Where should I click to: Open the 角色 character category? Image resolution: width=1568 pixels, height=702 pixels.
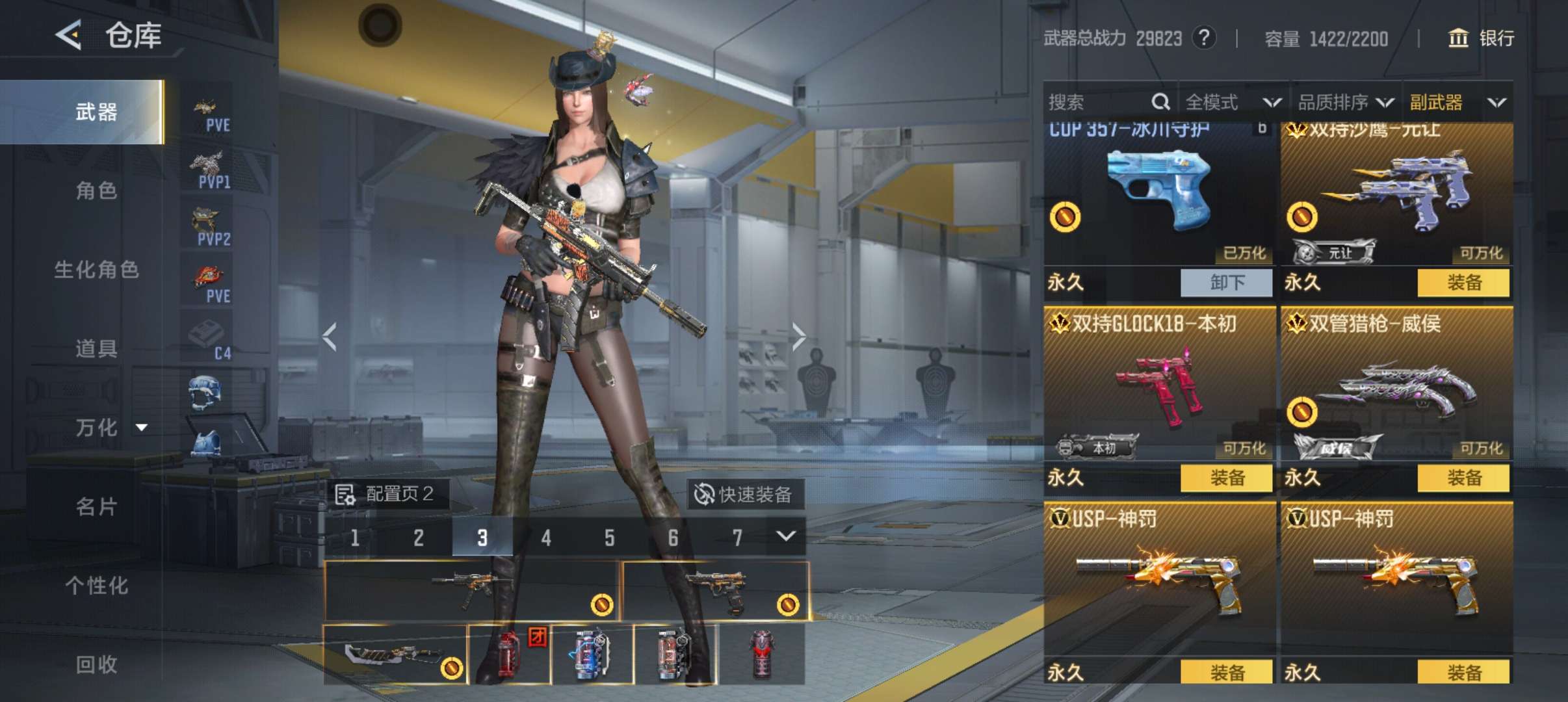click(96, 191)
